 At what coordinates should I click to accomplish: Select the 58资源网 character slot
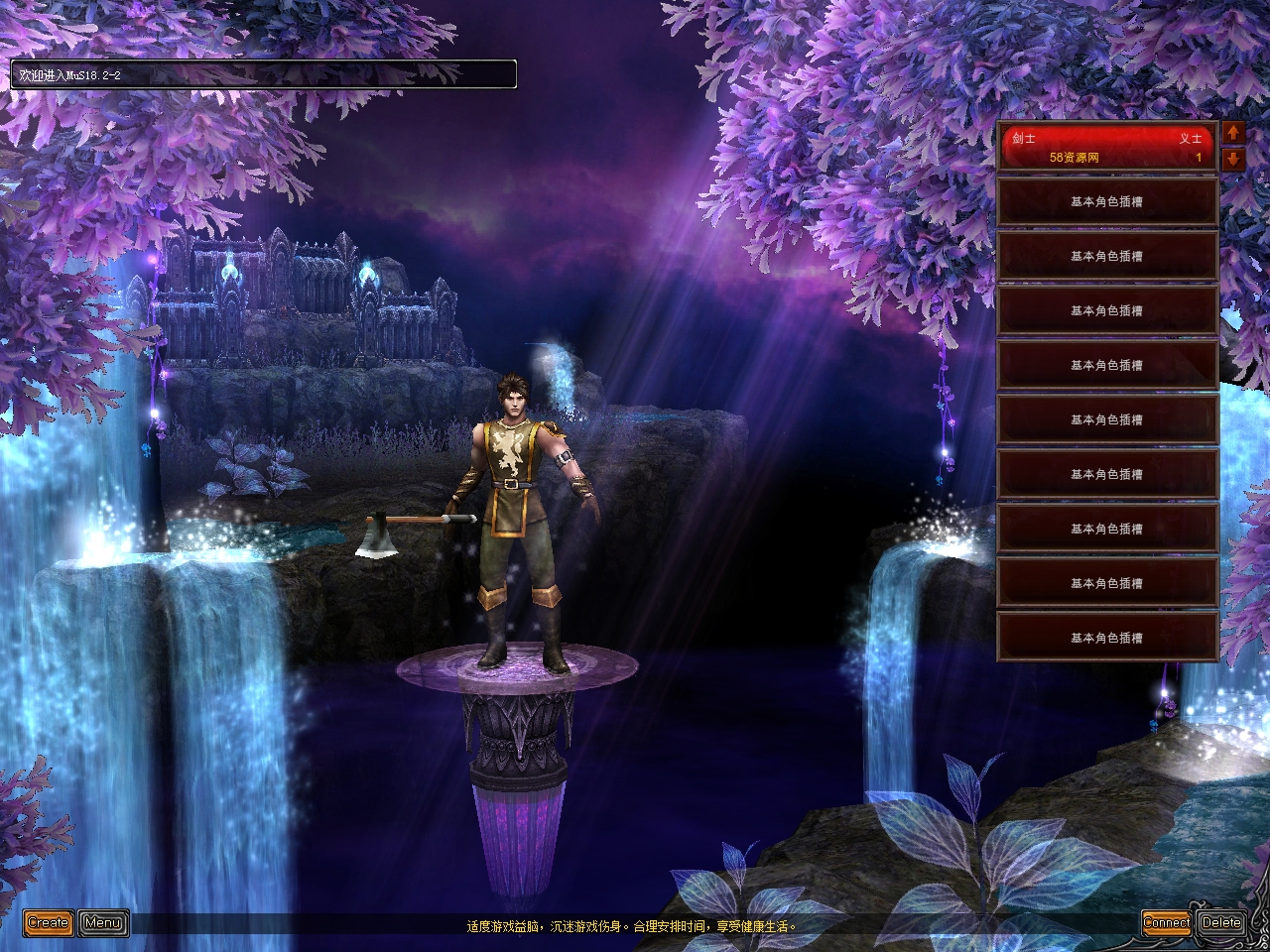(1106, 148)
